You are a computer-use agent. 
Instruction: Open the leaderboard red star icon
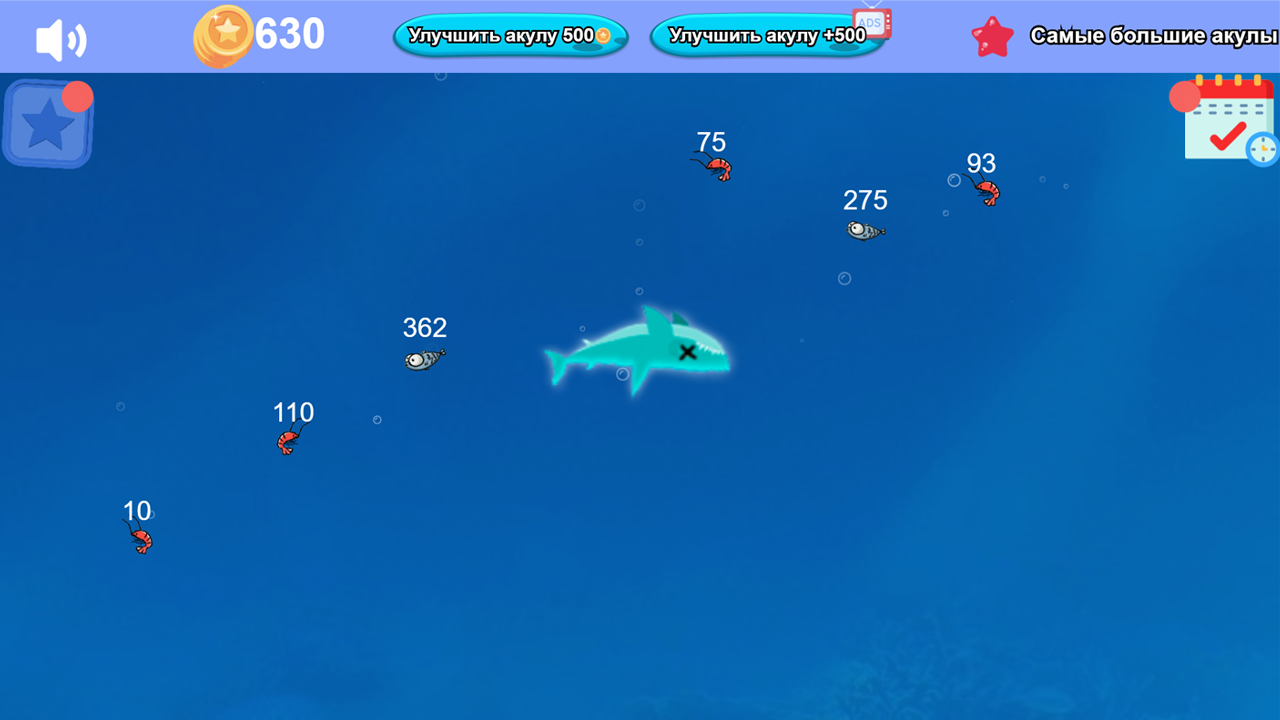point(991,36)
